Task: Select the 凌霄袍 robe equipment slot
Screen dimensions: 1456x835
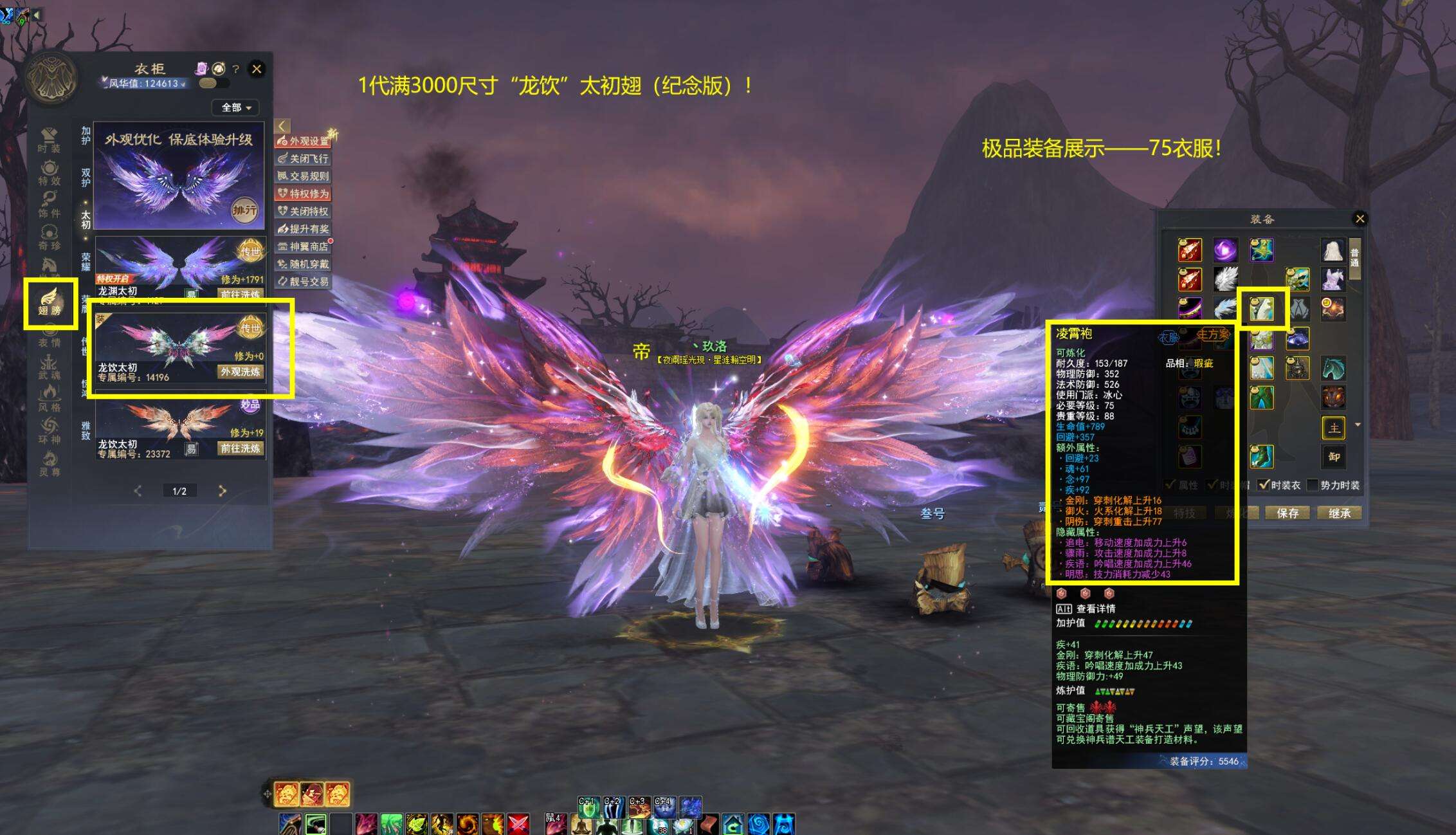Action: (x=1262, y=309)
